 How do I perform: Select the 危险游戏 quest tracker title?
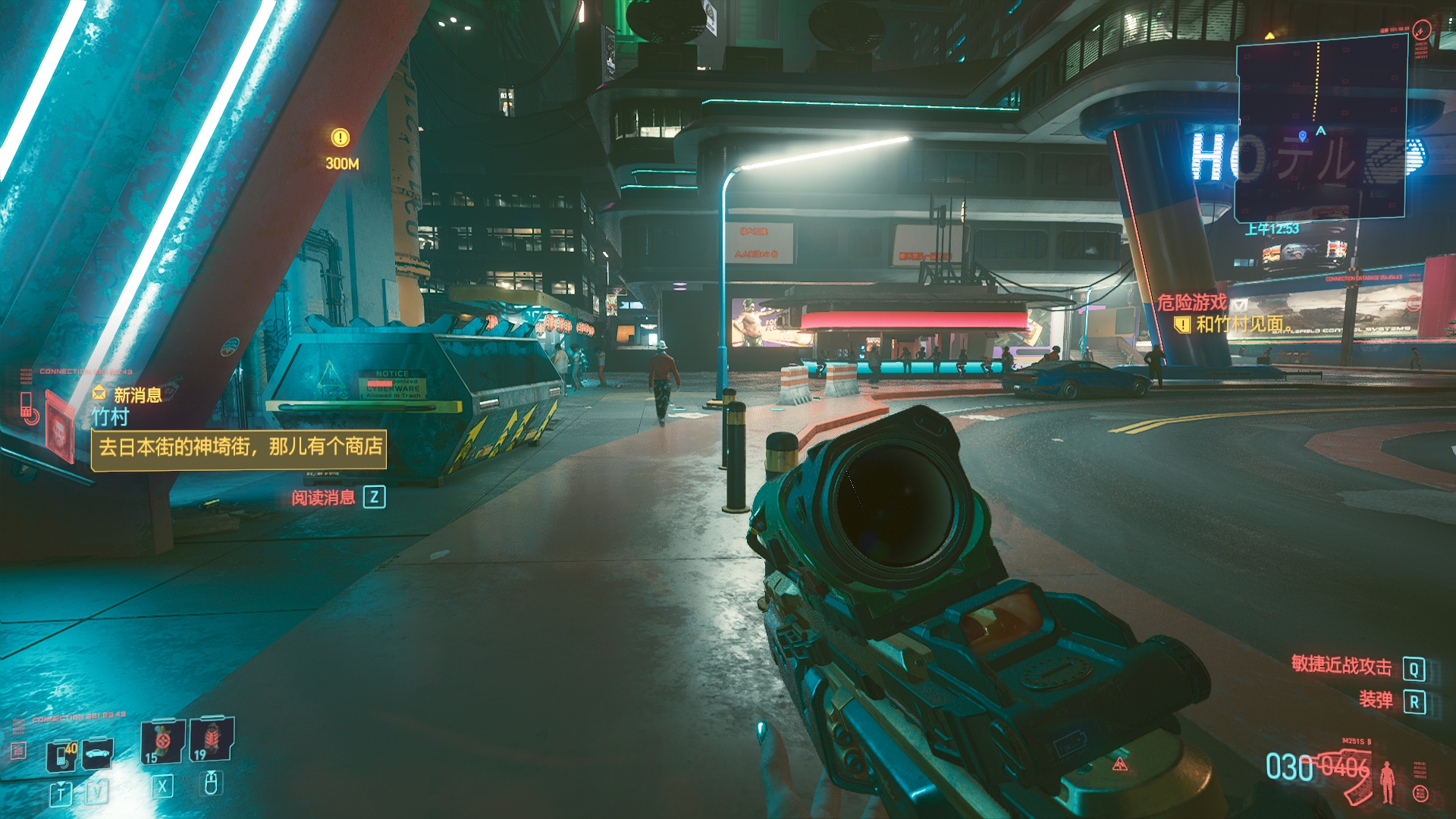click(1191, 303)
